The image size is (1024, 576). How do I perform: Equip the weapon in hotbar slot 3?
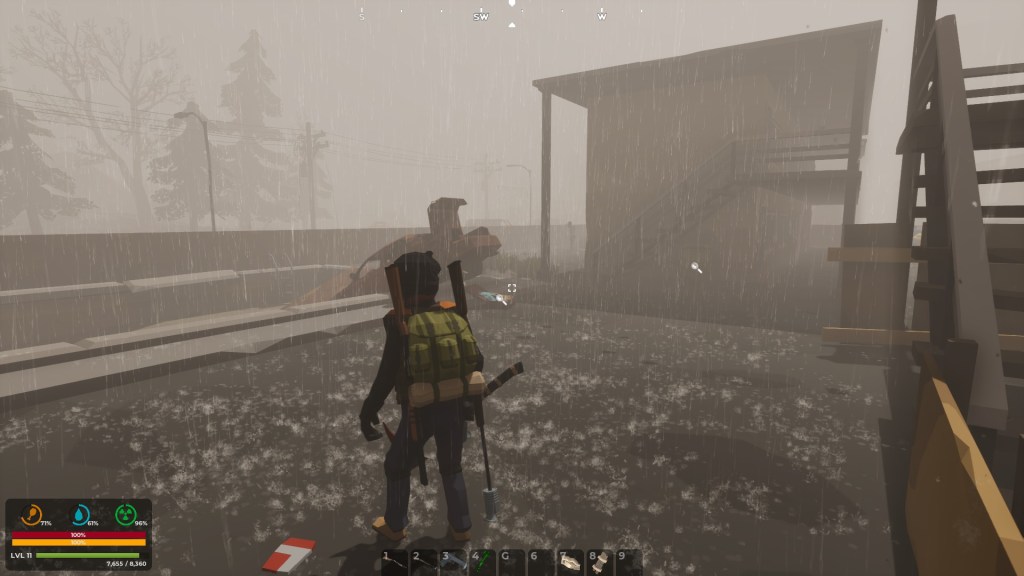pos(453,561)
